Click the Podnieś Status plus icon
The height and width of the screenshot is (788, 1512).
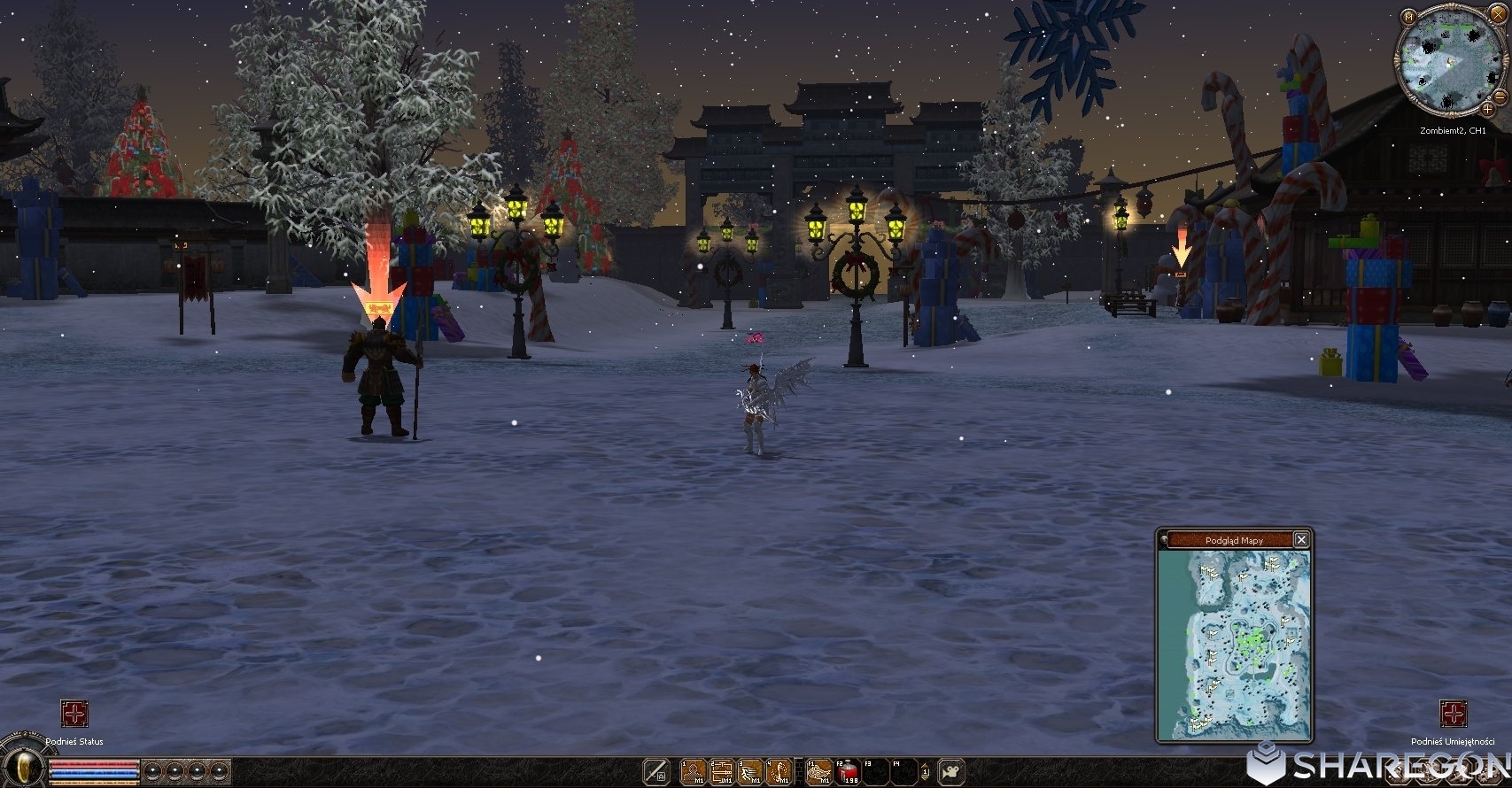click(x=74, y=714)
